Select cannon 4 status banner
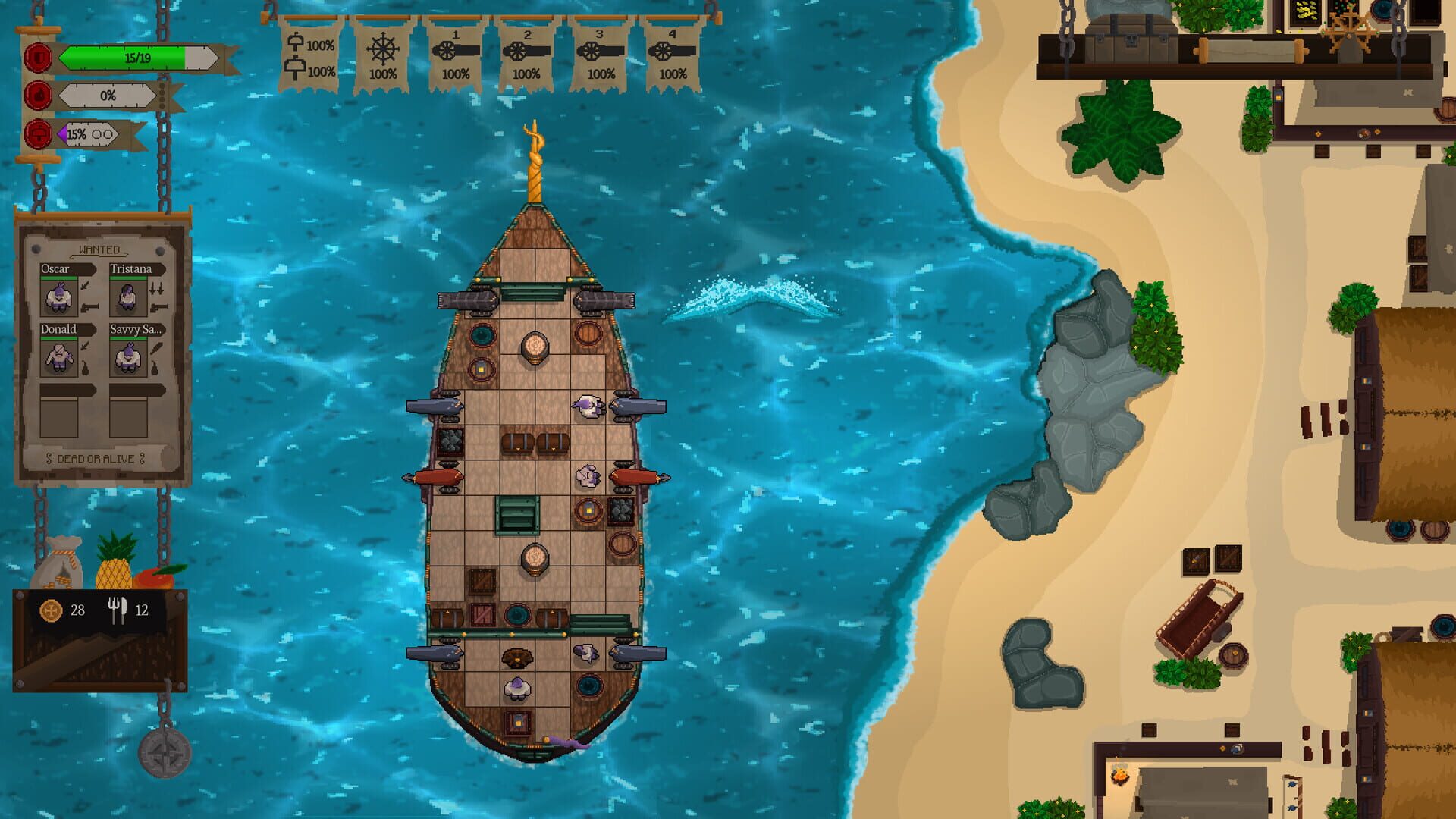This screenshot has width=1456, height=819. 672,55
